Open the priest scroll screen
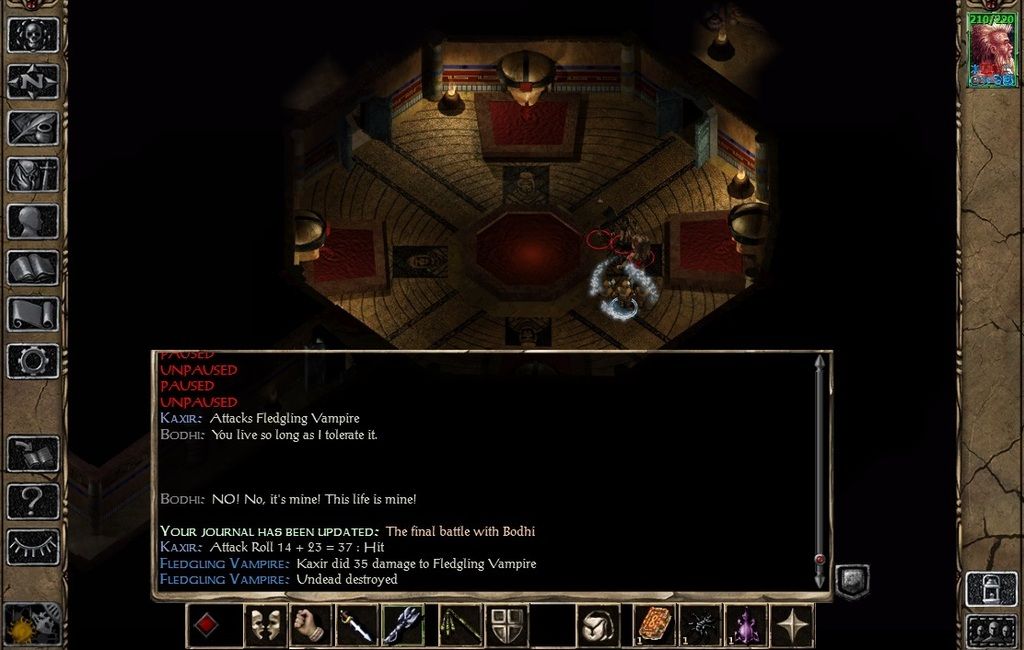Screen dimensions: 1024x650 [33, 314]
